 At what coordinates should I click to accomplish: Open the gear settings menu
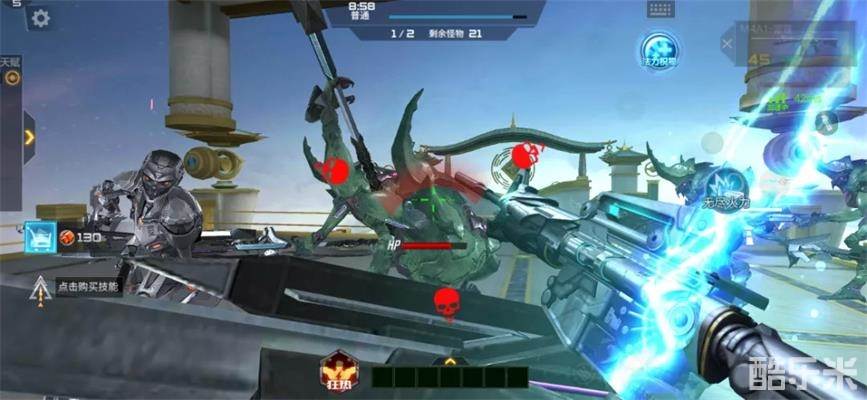pos(41,18)
